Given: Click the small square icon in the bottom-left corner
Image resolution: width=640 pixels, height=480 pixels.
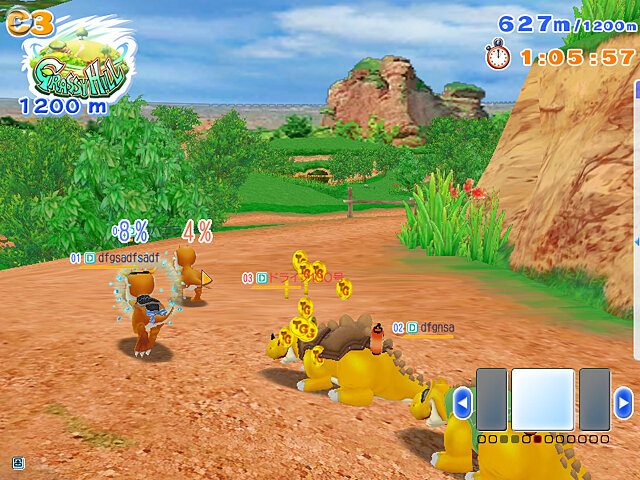Looking at the screenshot, I should click(18, 462).
